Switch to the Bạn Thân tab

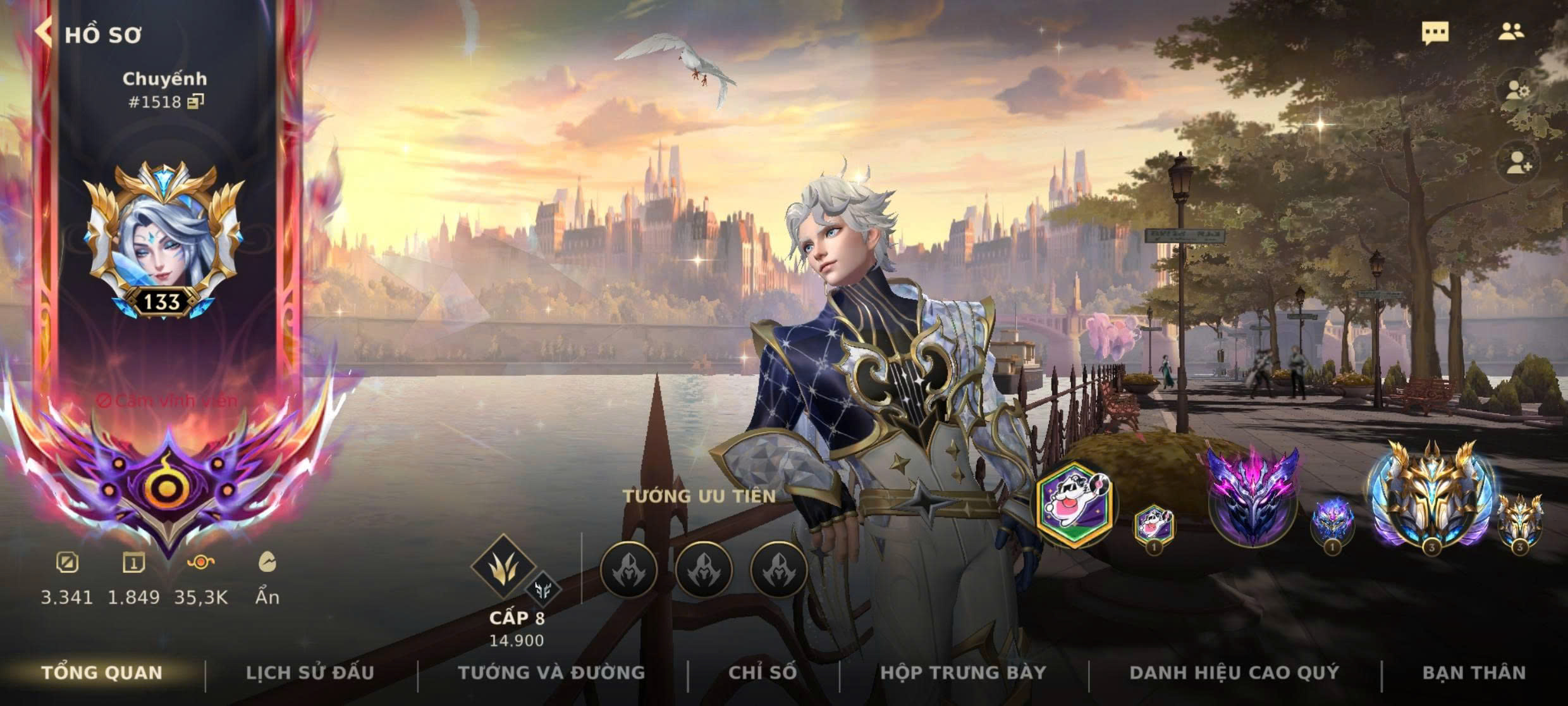(x=1474, y=672)
